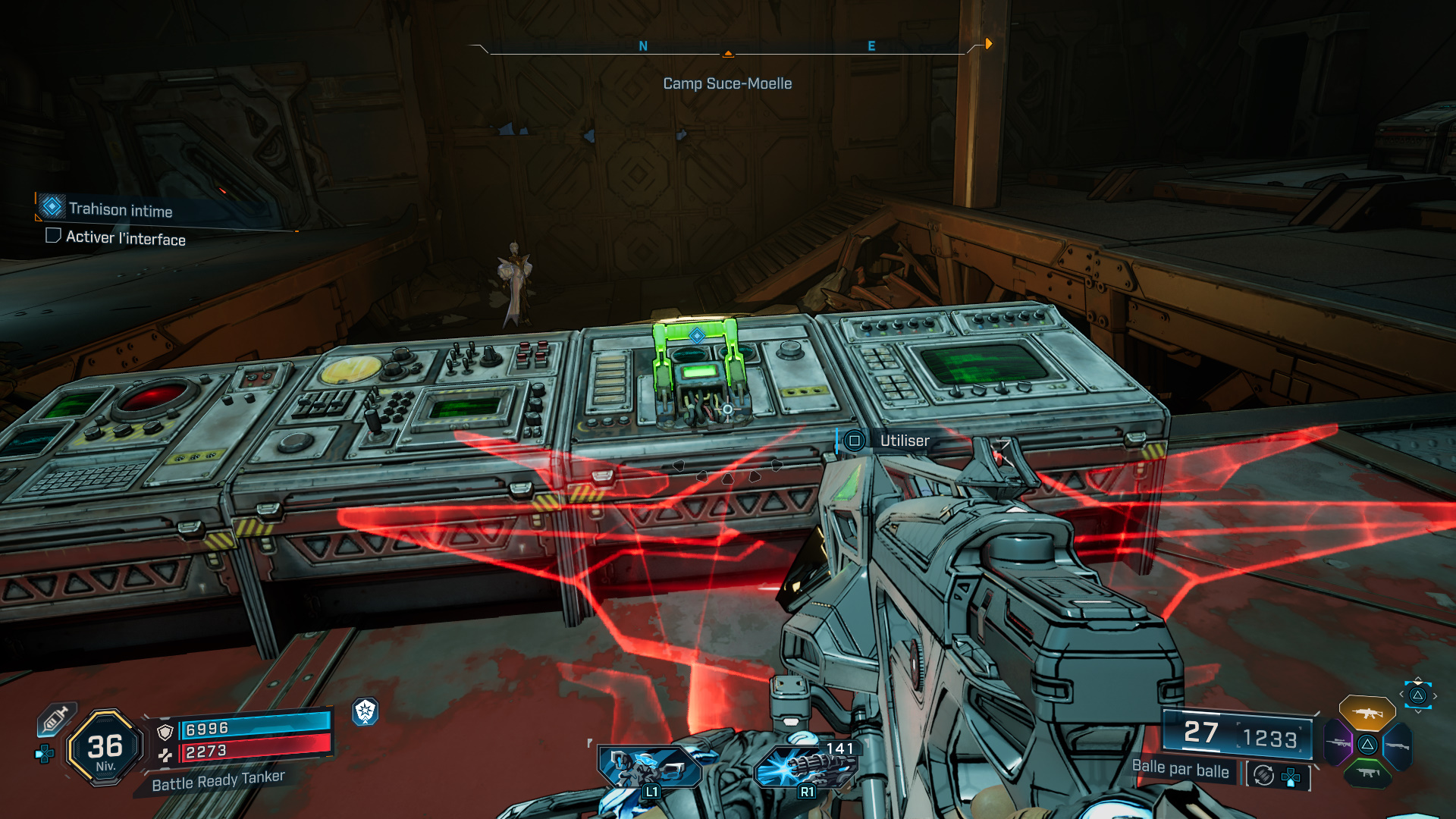
Task: Choose the green SMG weapon slot
Action: click(1367, 773)
